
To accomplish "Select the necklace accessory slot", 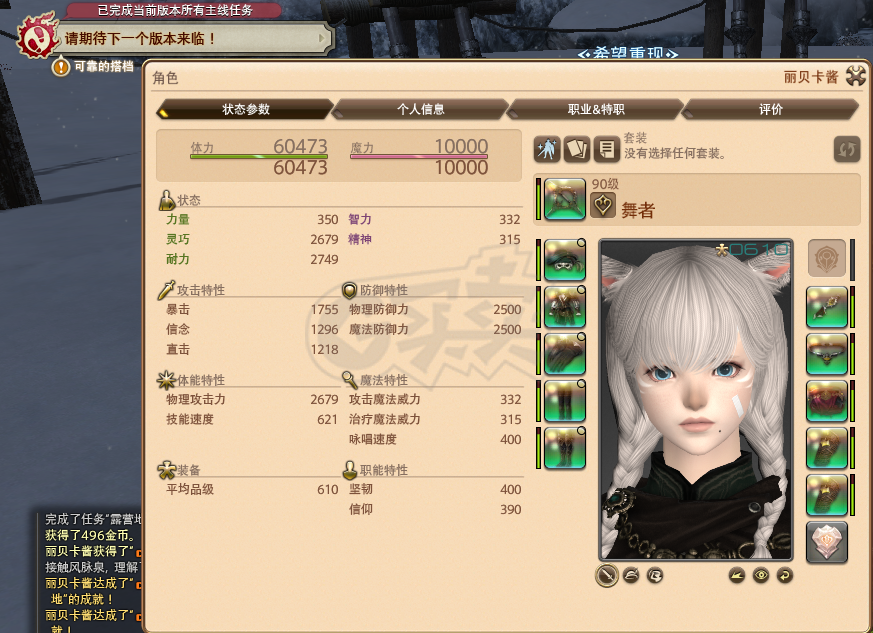I will (827, 354).
